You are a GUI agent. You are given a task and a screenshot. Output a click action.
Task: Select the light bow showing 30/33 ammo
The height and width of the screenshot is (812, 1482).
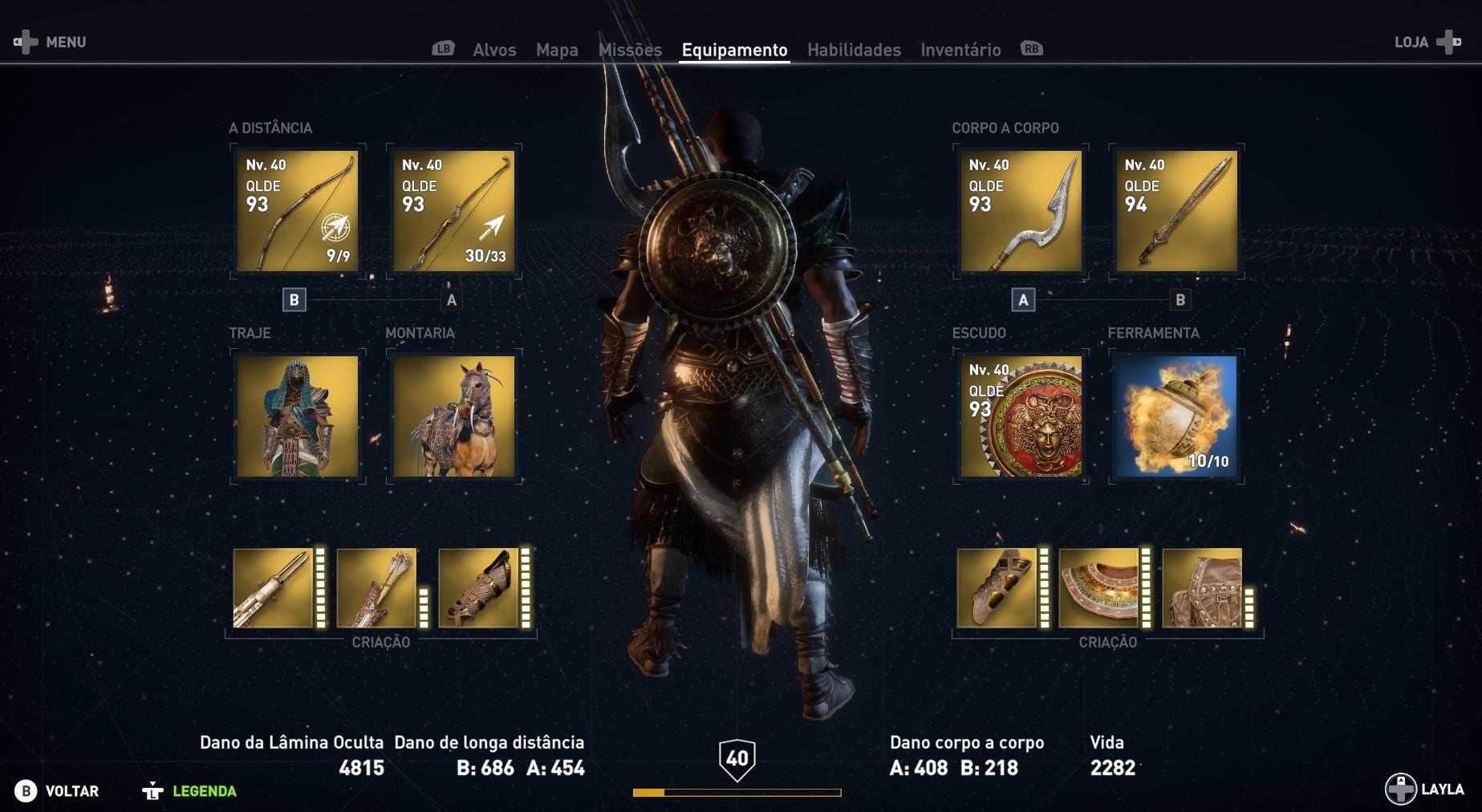(453, 211)
